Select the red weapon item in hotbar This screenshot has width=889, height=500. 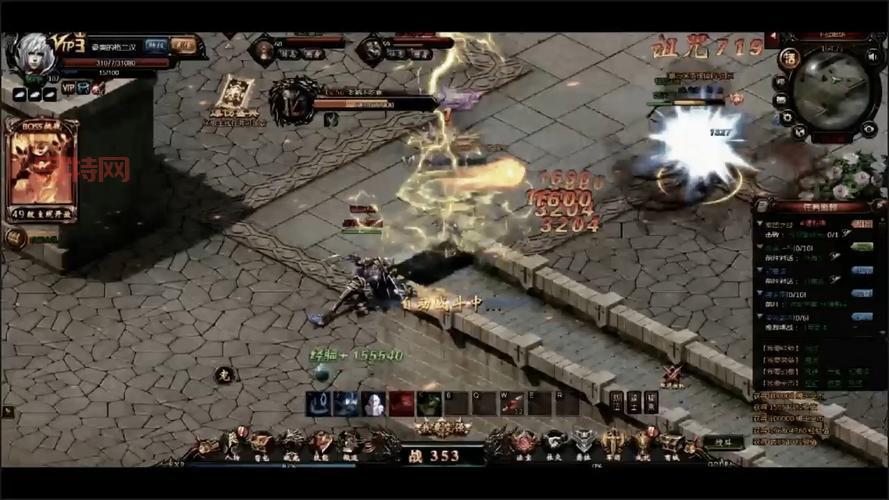point(512,403)
